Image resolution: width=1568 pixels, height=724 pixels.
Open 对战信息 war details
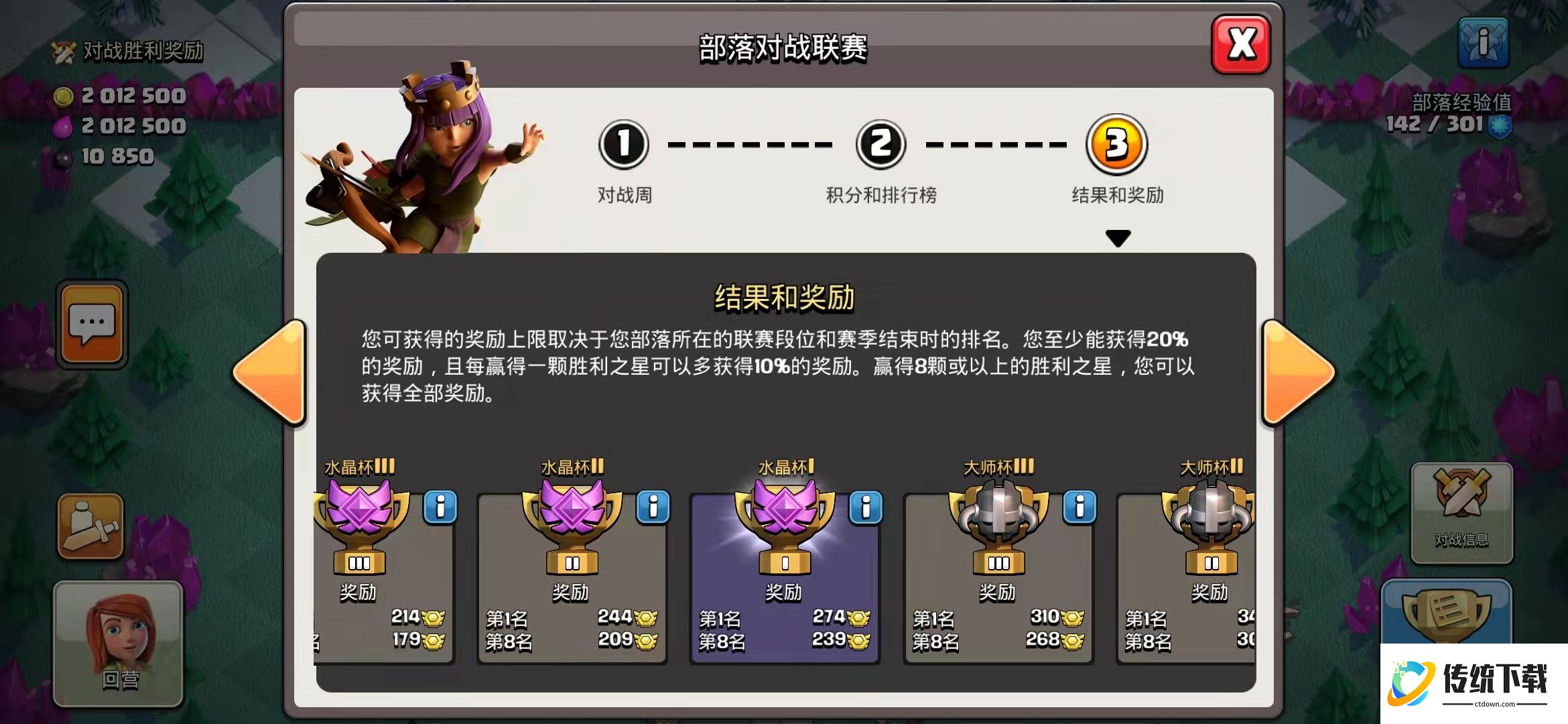(1461, 513)
